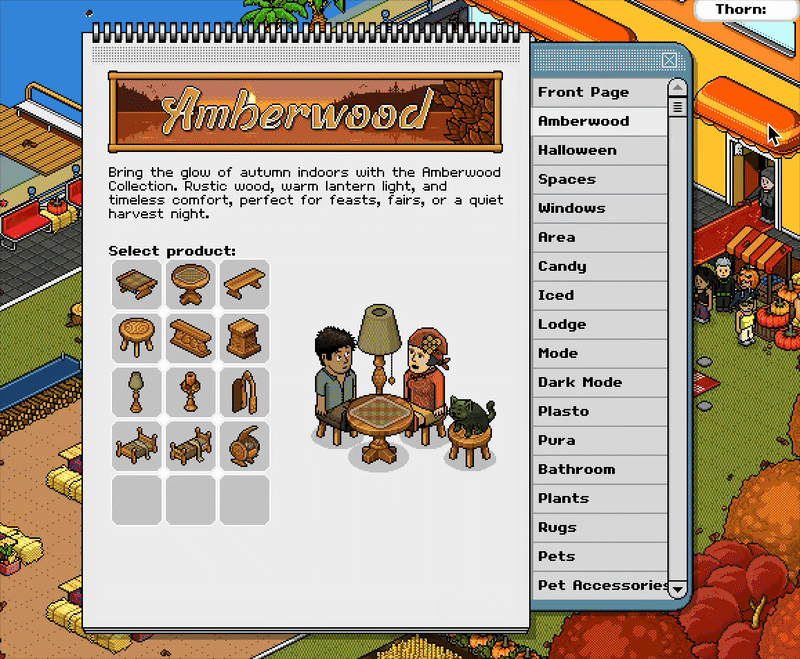Image resolution: width=800 pixels, height=659 pixels.
Task: Open the Dark Mode category
Action: (x=598, y=382)
